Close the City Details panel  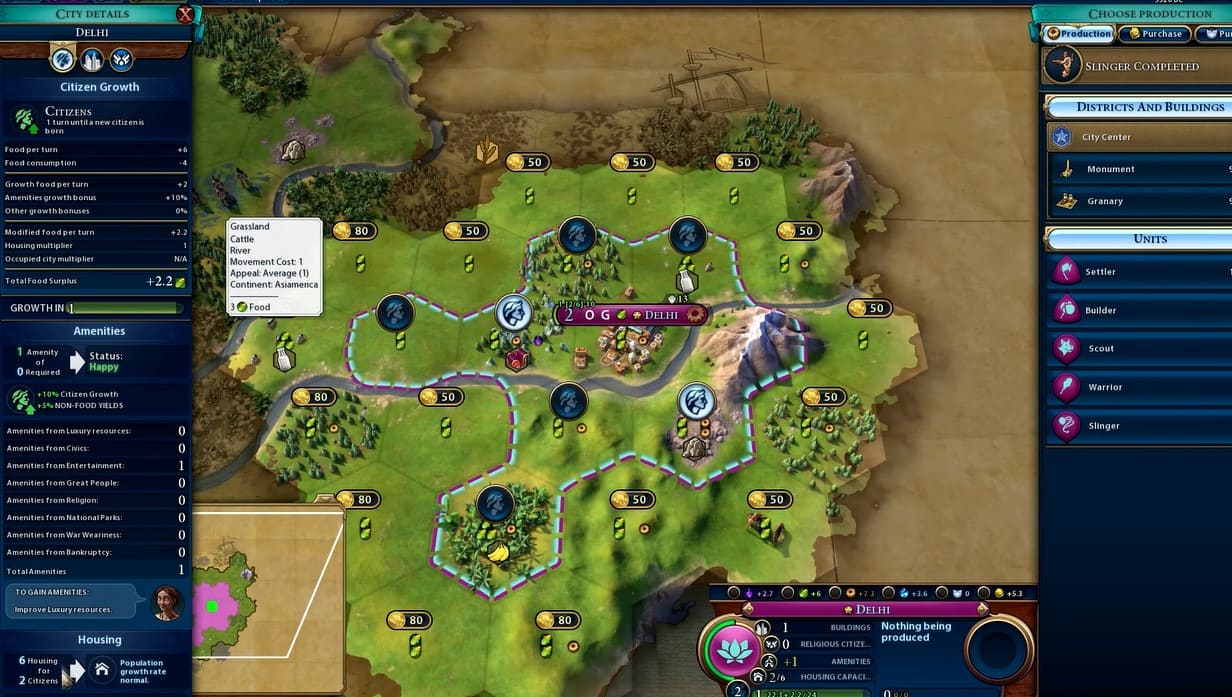[x=185, y=14]
